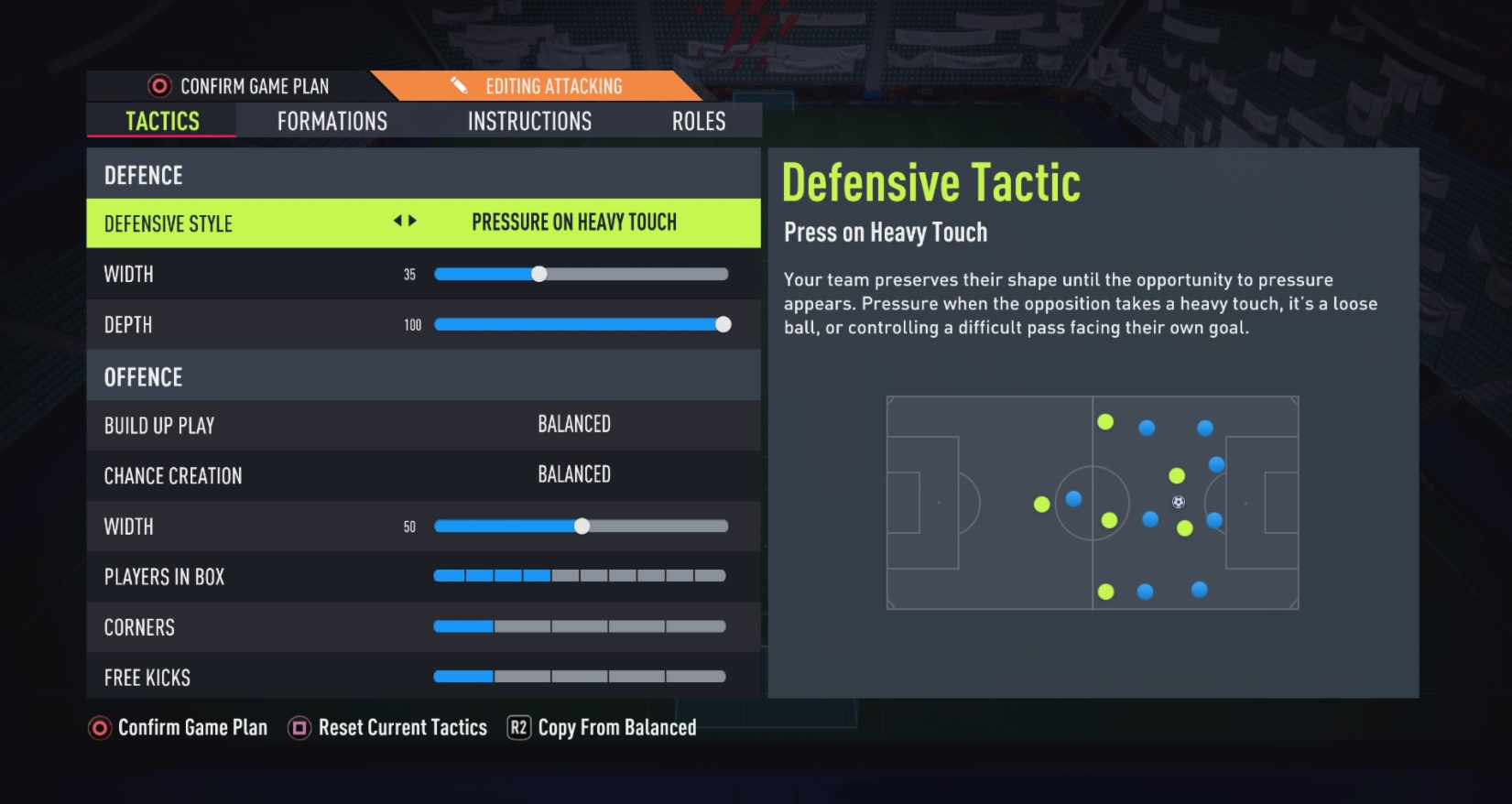Adjust the Depth slider
Image resolution: width=1512 pixels, height=804 pixels.
pos(723,324)
